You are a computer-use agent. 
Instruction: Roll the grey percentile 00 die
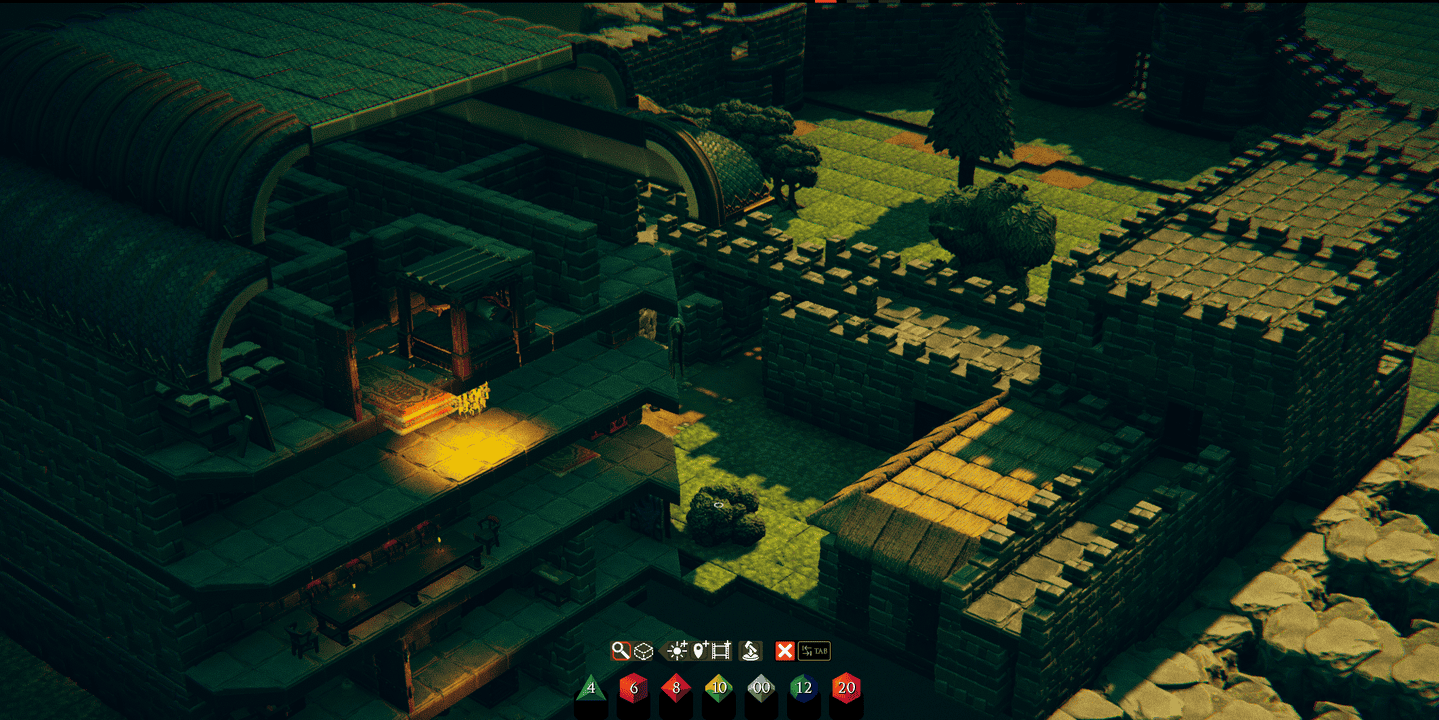760,687
